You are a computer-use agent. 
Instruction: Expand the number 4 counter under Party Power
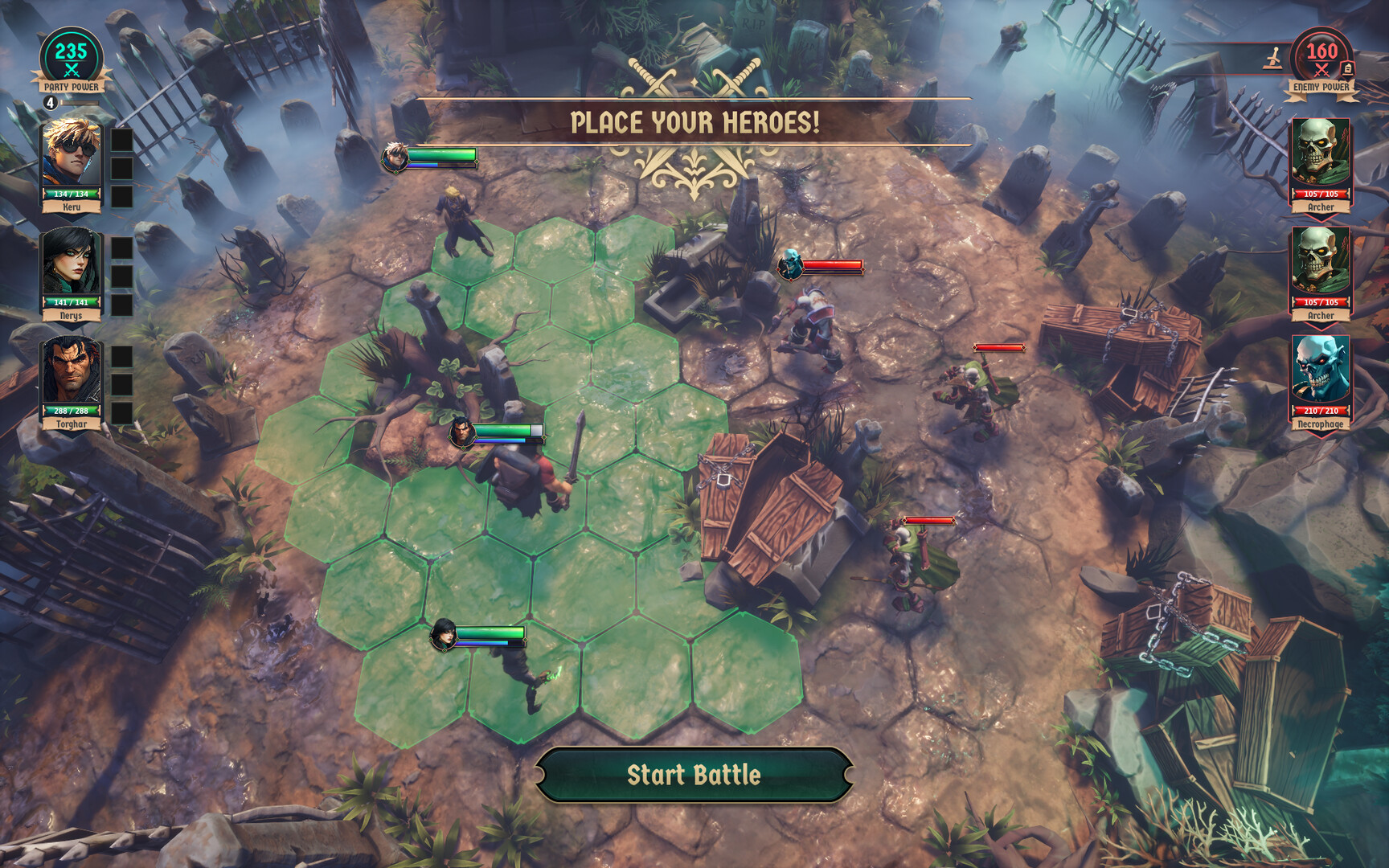point(50,104)
